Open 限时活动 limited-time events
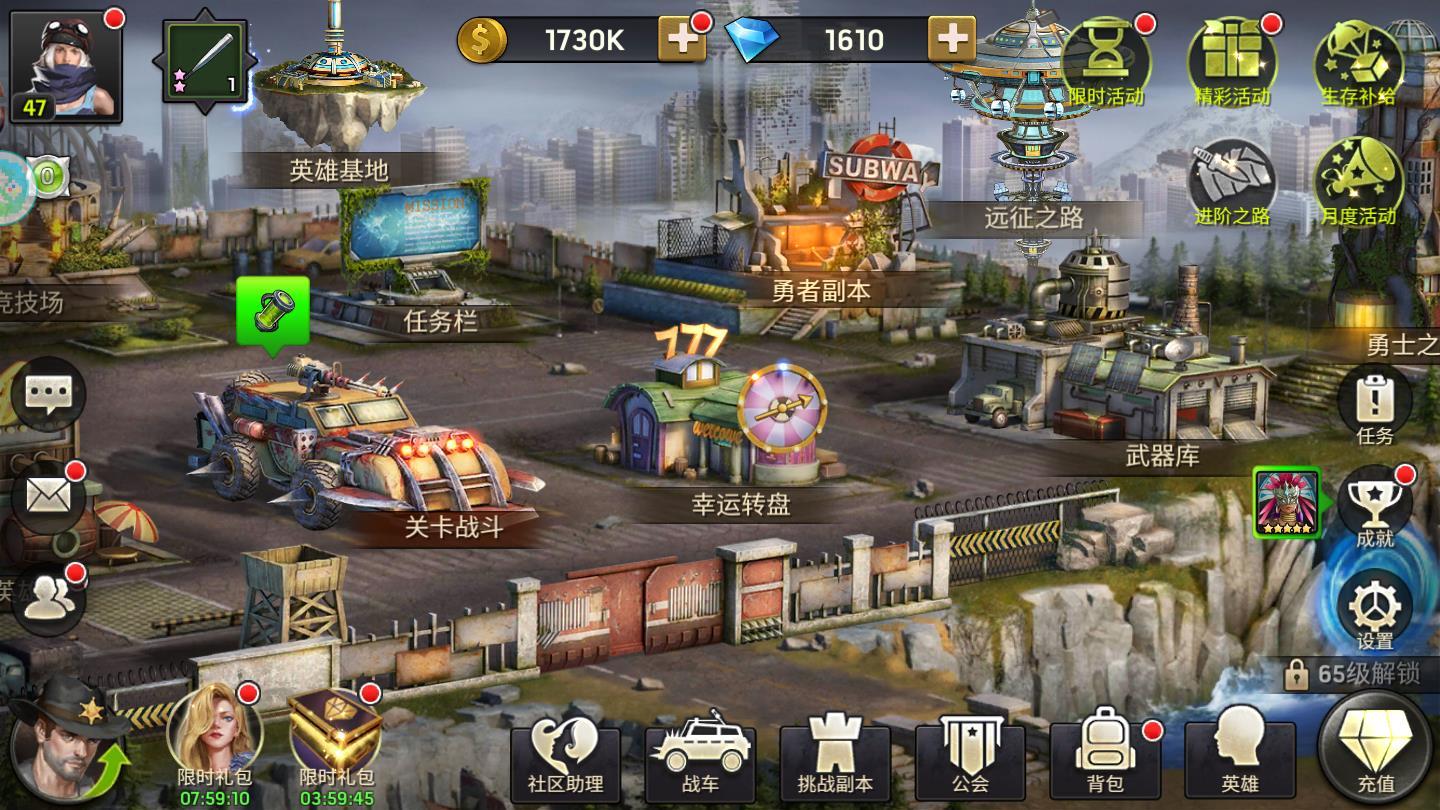1440x810 pixels. pyautogui.click(x=1106, y=62)
